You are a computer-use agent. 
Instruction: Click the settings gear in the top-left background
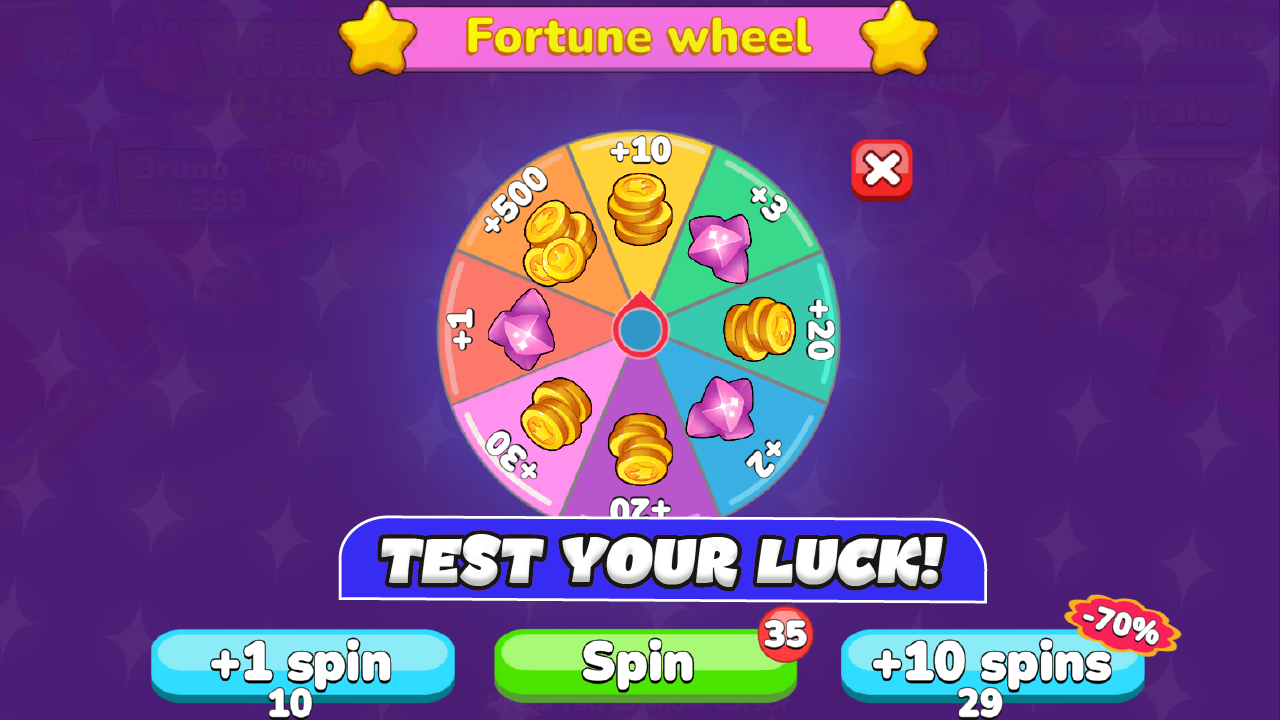point(58,48)
